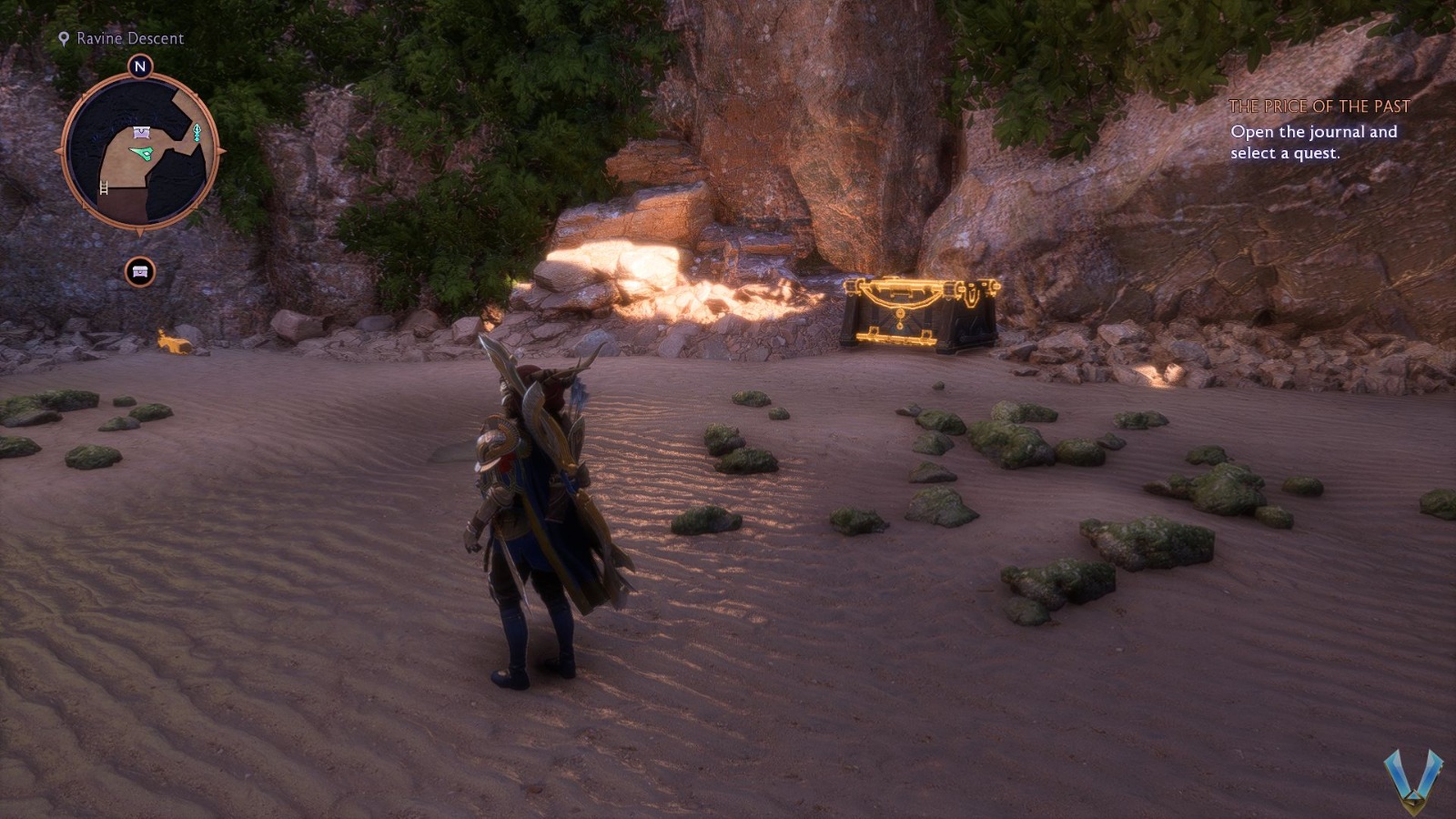The width and height of the screenshot is (1456, 819).
Task: Click the North compass indicator
Action: (139, 66)
